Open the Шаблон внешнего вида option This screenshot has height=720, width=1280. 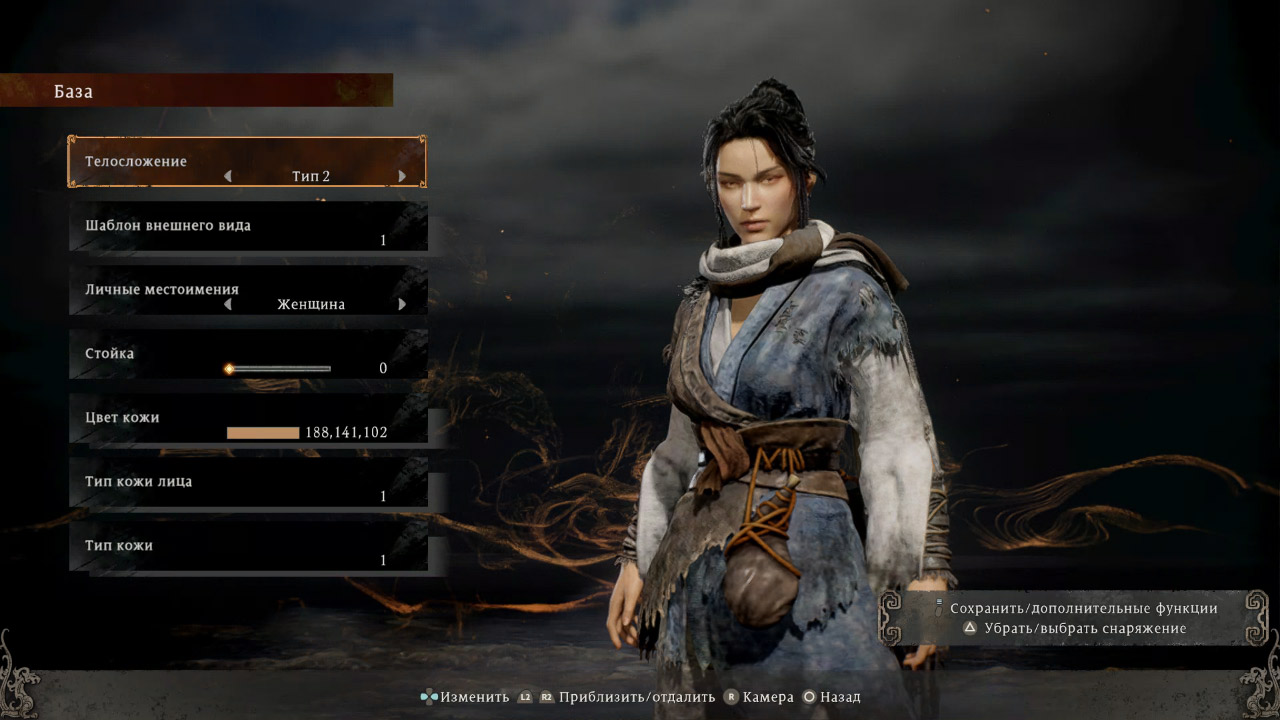[x=248, y=226]
